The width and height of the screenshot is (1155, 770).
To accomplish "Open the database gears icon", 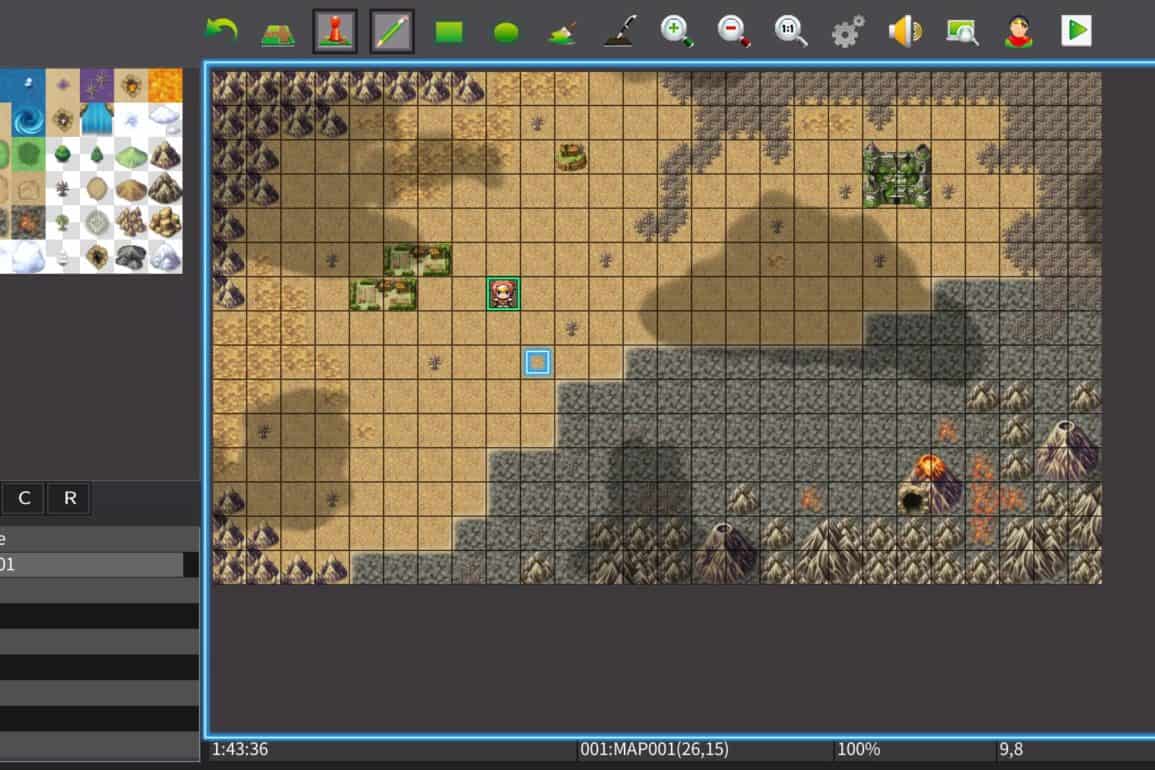I will tap(848, 32).
